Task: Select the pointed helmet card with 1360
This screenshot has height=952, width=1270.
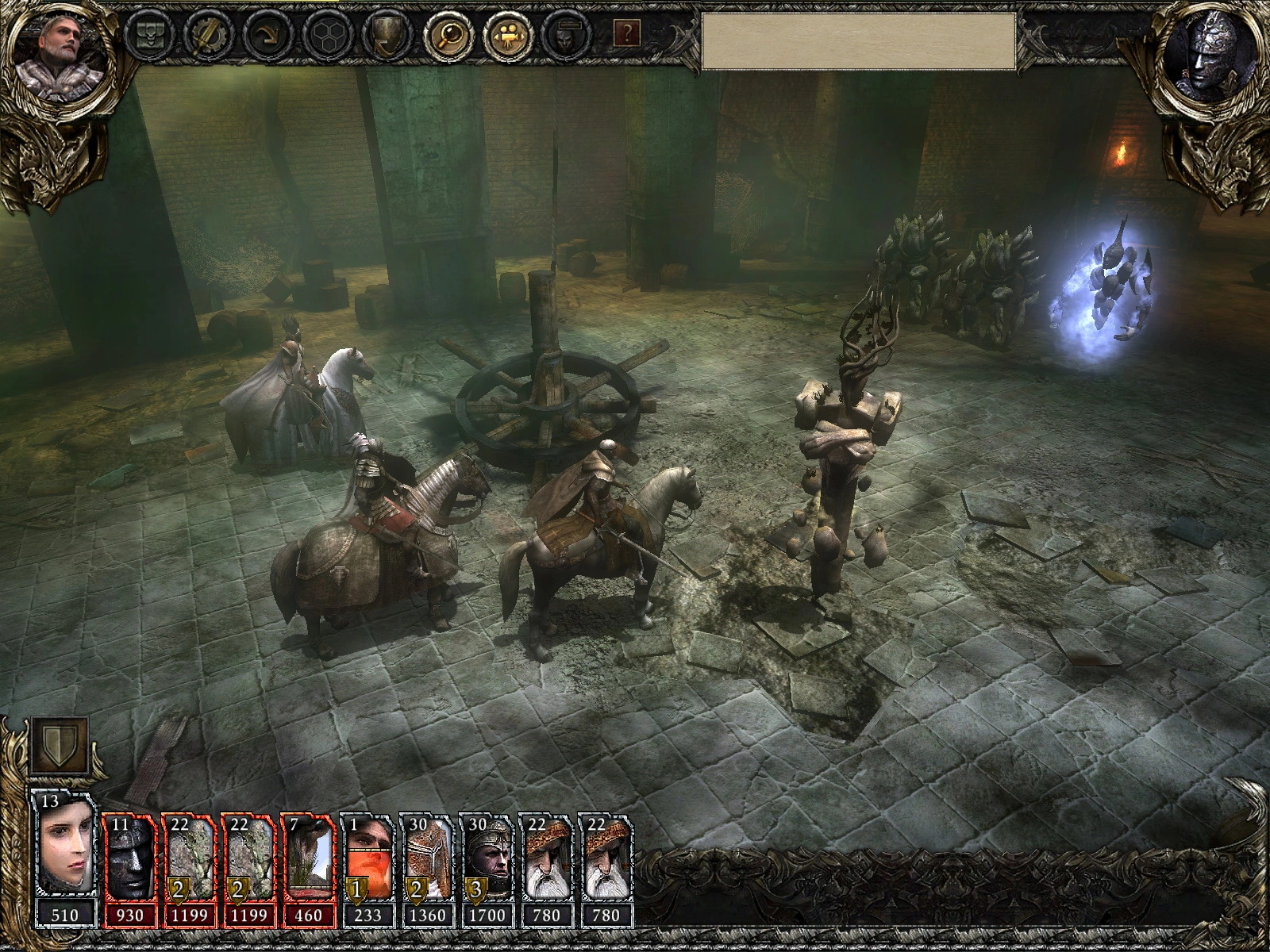Action: point(428,857)
